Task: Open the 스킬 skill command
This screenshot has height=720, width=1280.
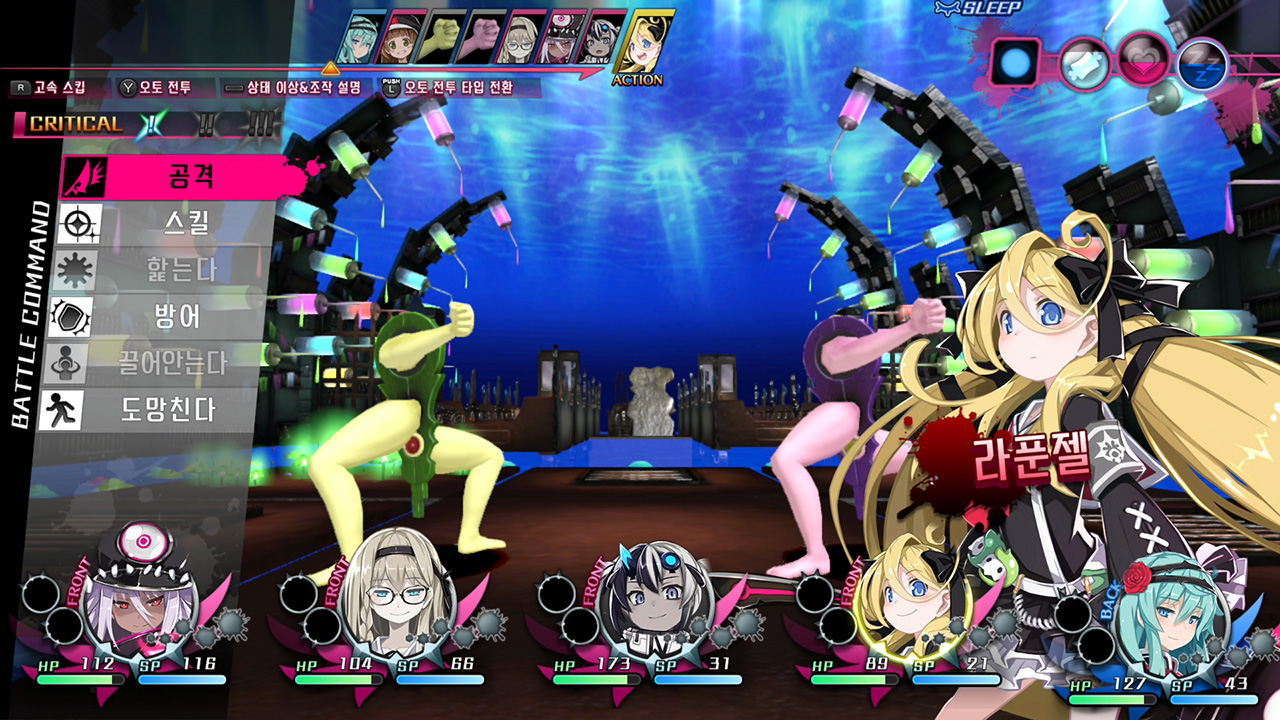Action: (180, 224)
